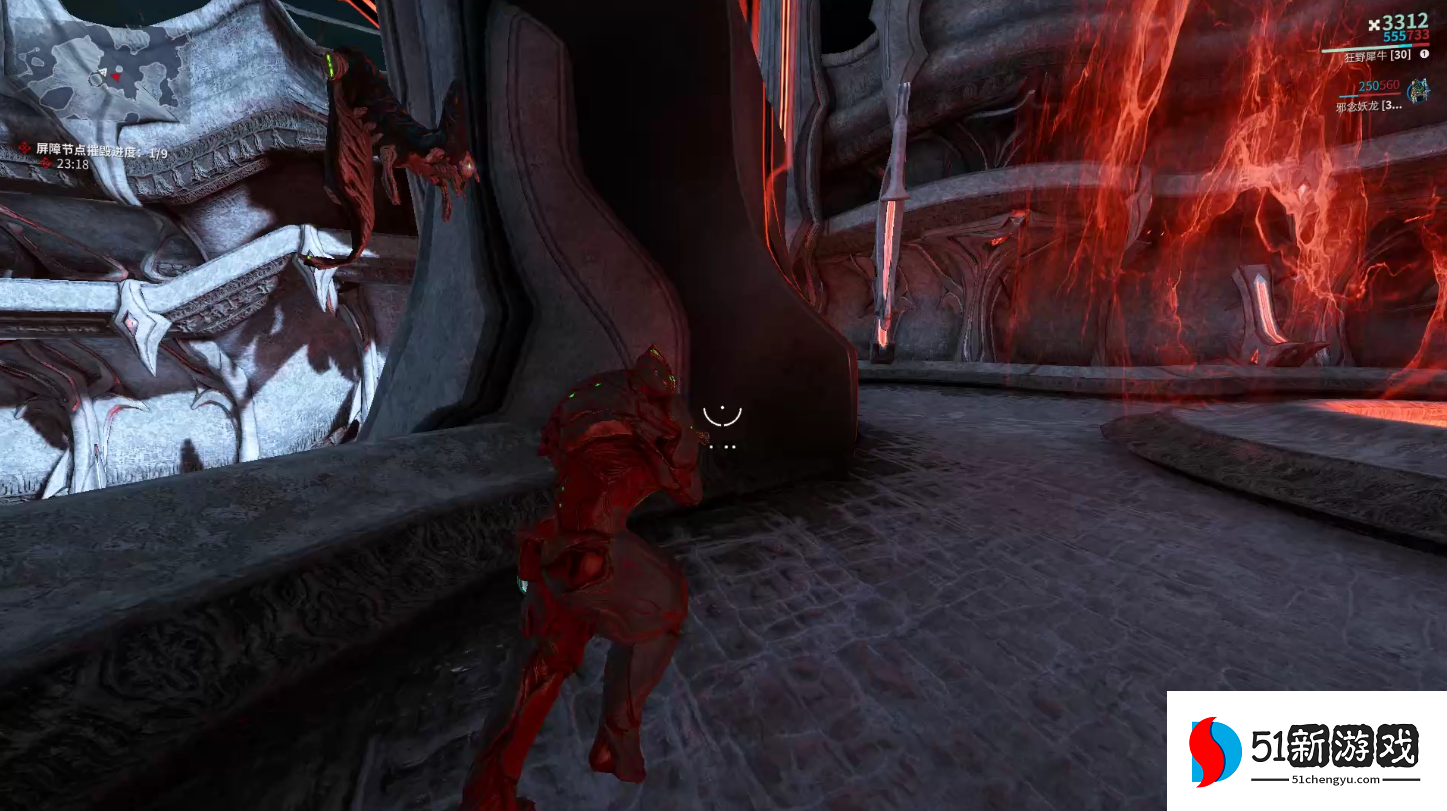Select squad member 邪念妖龙's avatar icon

click(1417, 92)
